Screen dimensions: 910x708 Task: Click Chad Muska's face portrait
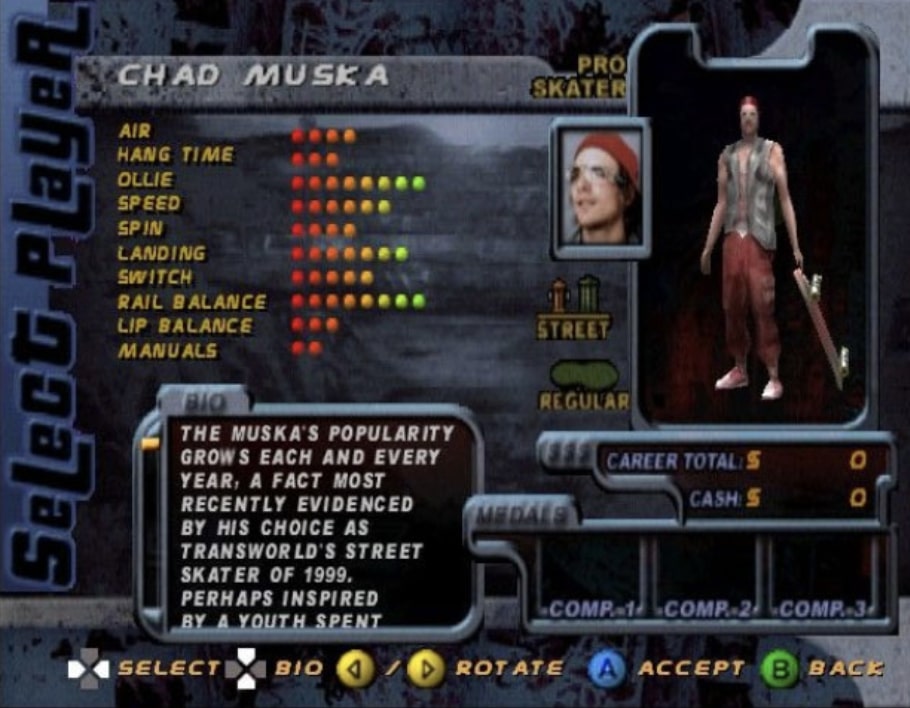[599, 188]
